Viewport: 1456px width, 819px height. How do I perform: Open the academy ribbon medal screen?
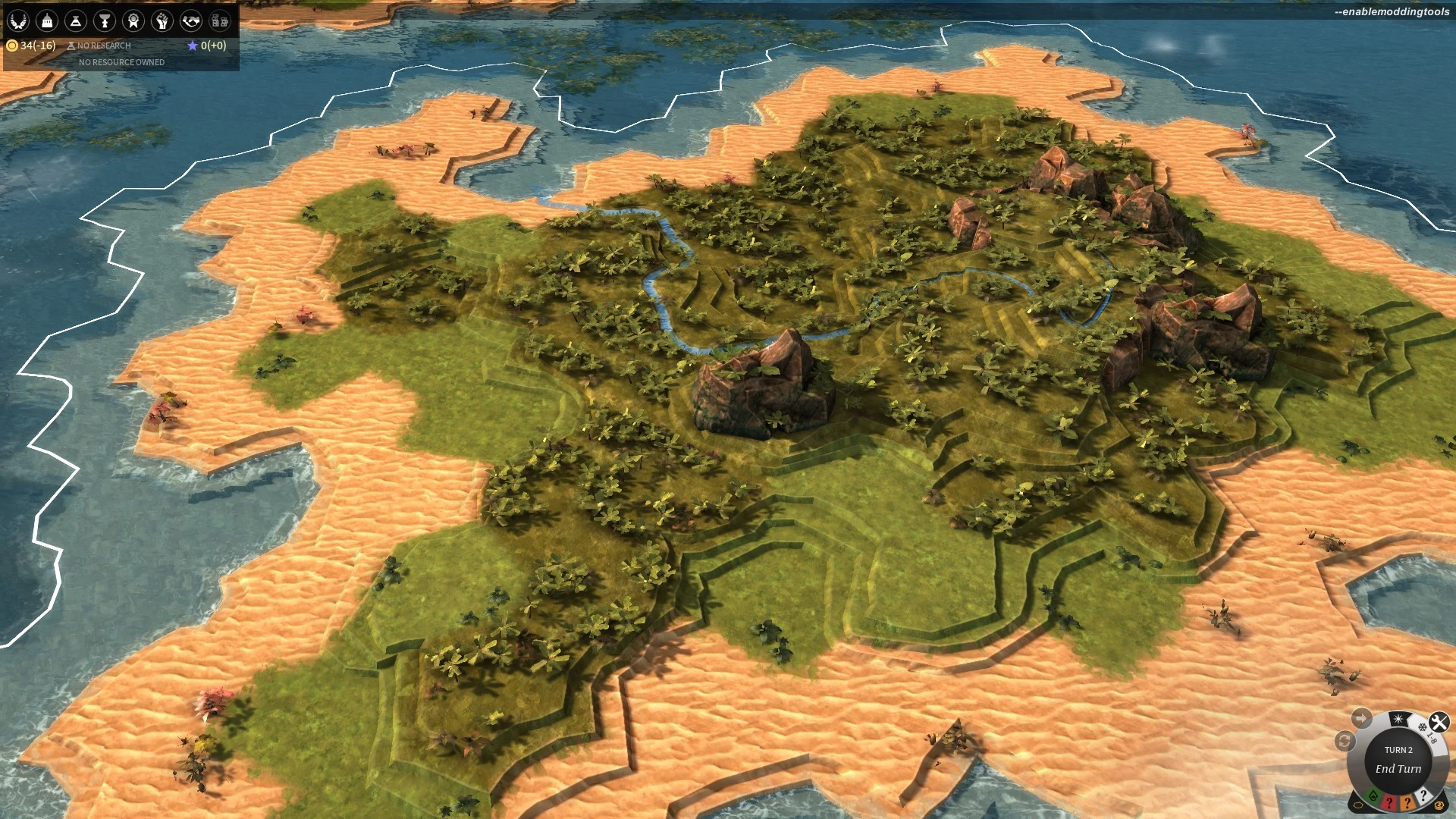(x=133, y=20)
